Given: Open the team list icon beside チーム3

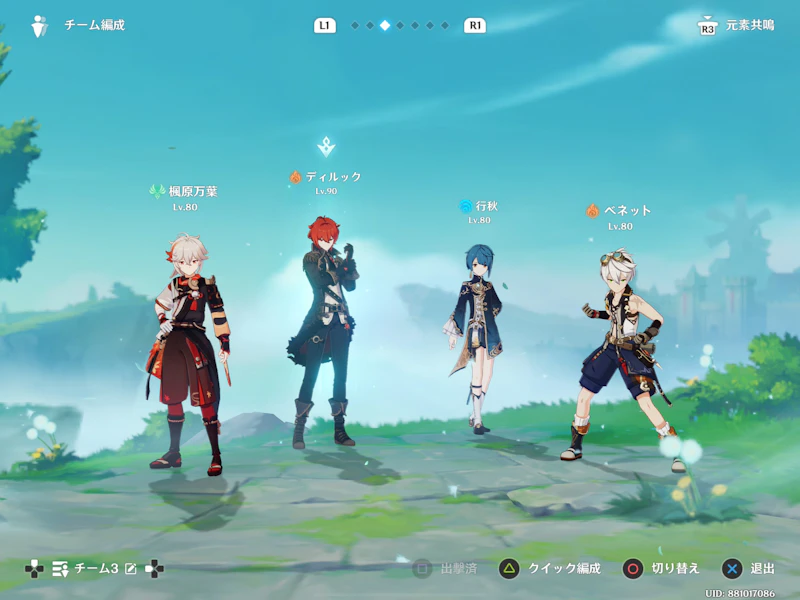Looking at the screenshot, I should point(60,569).
